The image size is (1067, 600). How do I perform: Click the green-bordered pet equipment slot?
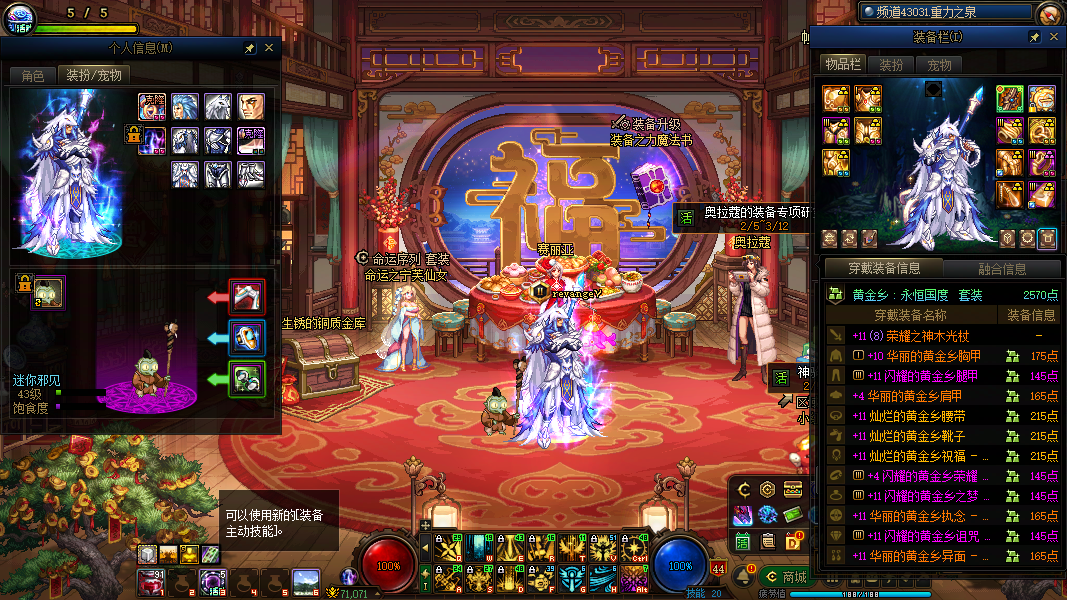247,379
